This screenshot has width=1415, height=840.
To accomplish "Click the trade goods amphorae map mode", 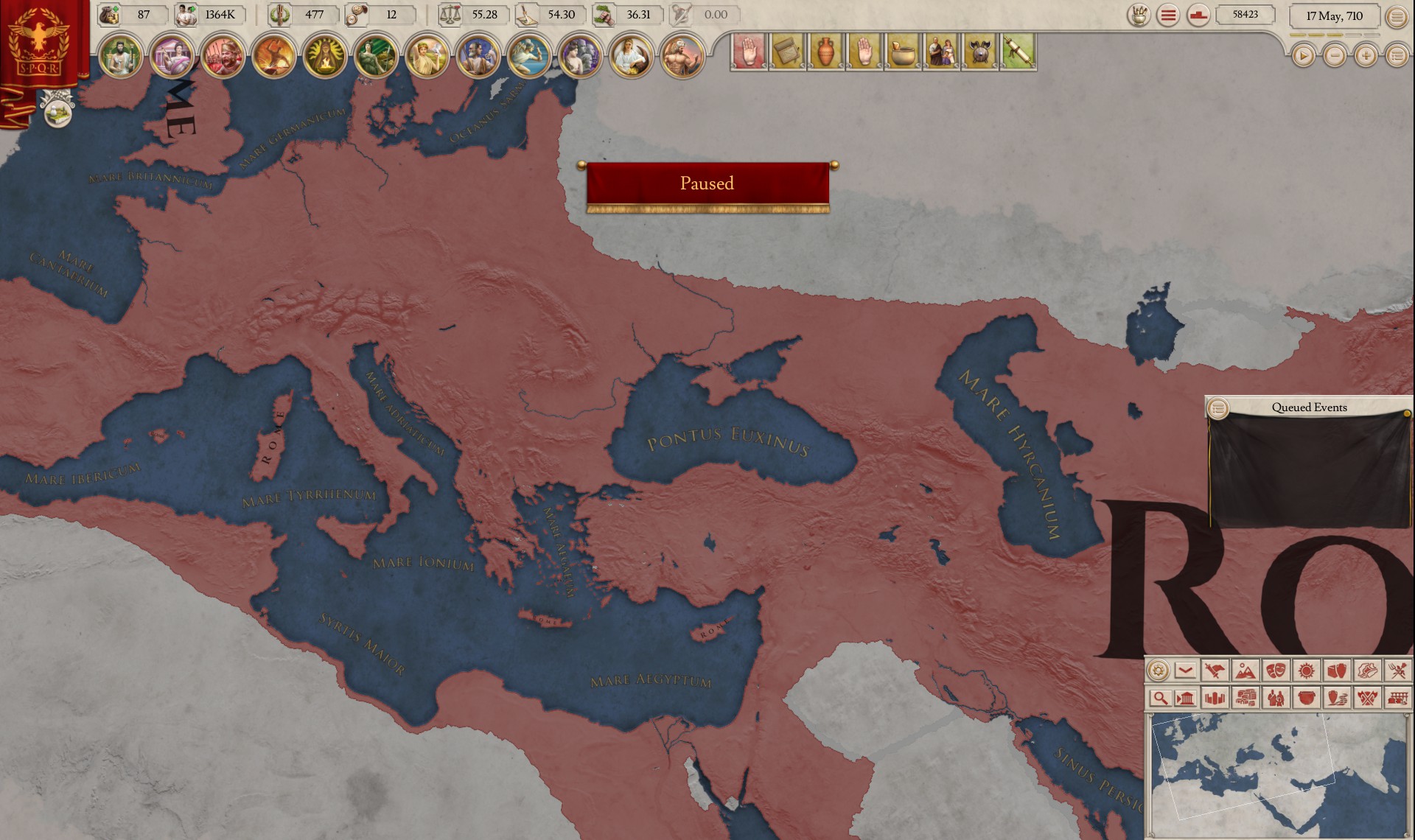I will pos(1338,671).
